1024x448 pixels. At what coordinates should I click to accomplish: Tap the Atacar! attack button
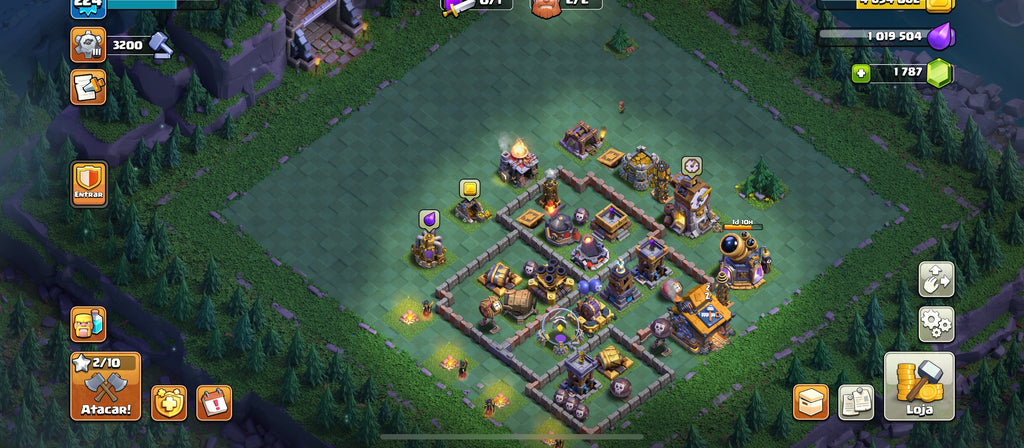pos(105,386)
